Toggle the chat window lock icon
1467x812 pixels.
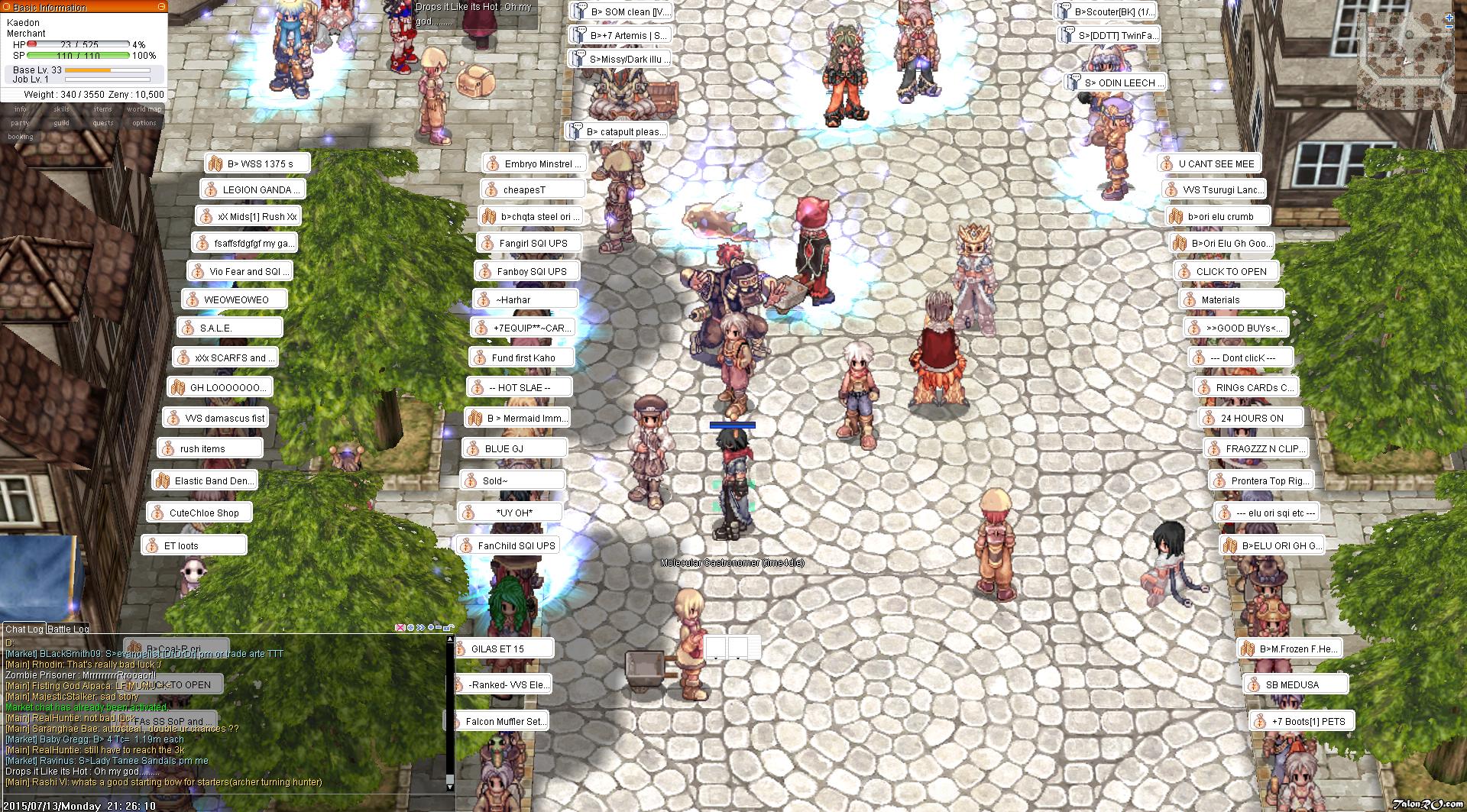tap(450, 628)
